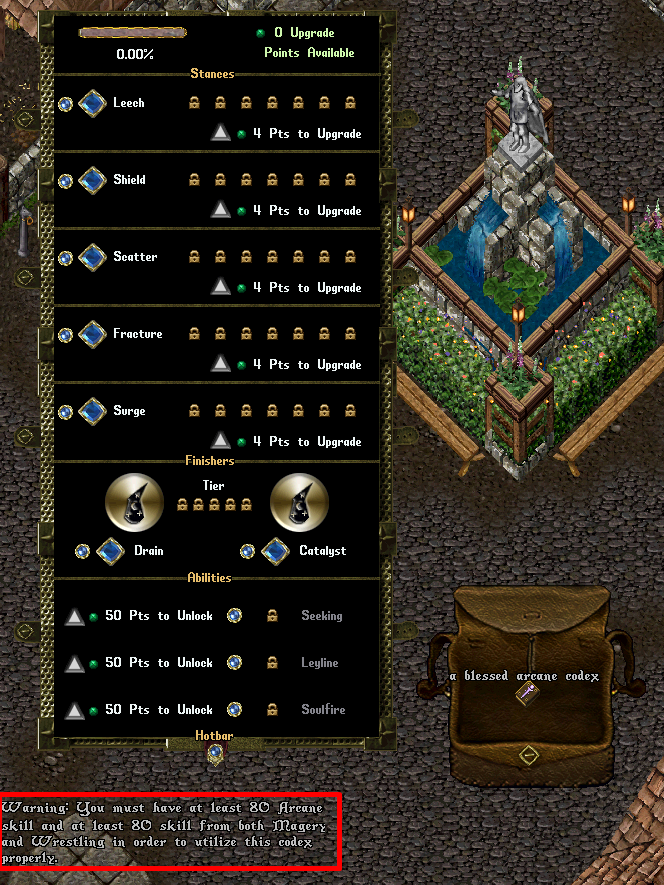The width and height of the screenshot is (664, 885).
Task: Click the small blue orb beside Leech
Action: click(65, 103)
